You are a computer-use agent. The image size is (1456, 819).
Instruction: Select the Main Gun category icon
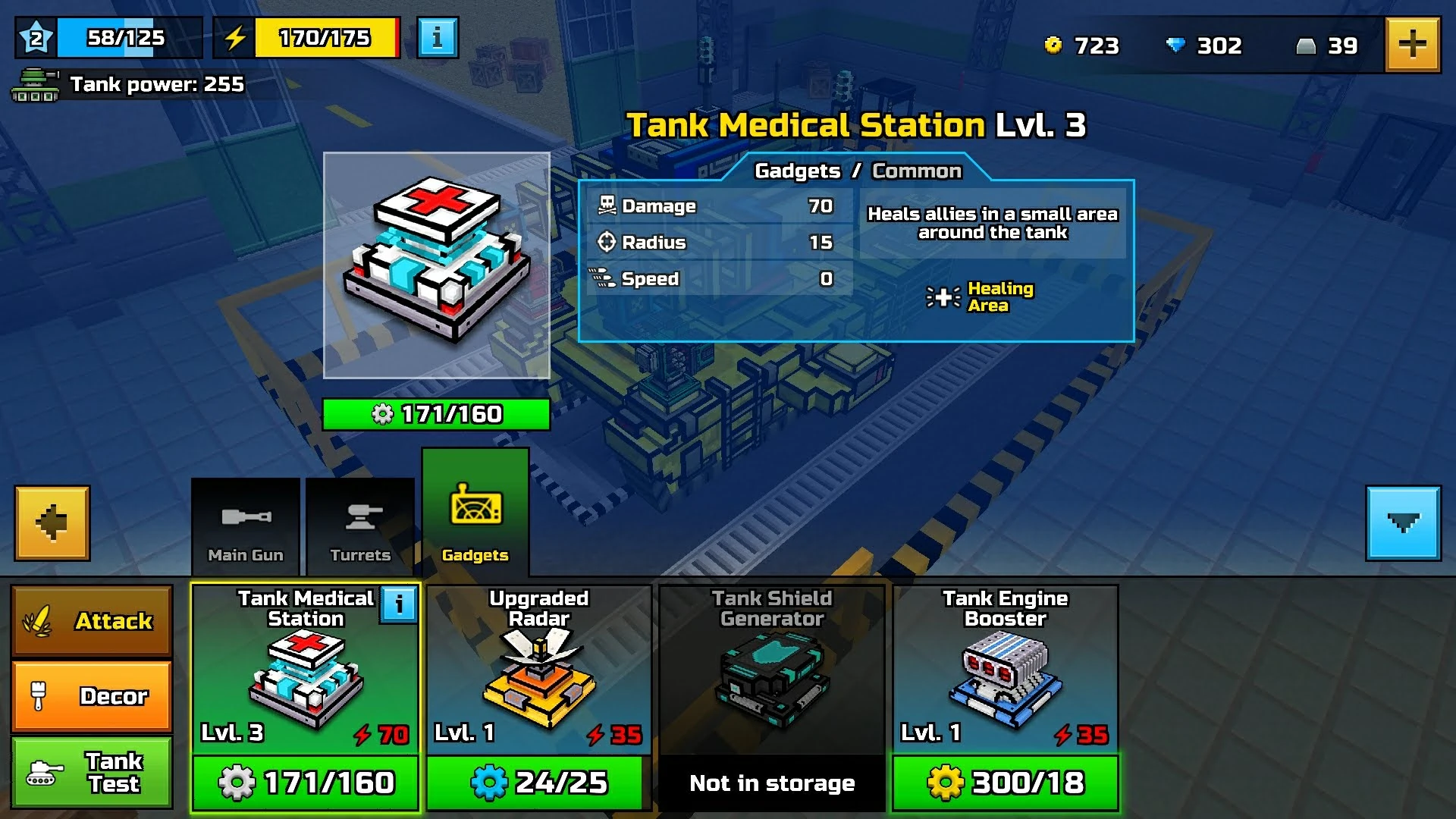point(244,516)
